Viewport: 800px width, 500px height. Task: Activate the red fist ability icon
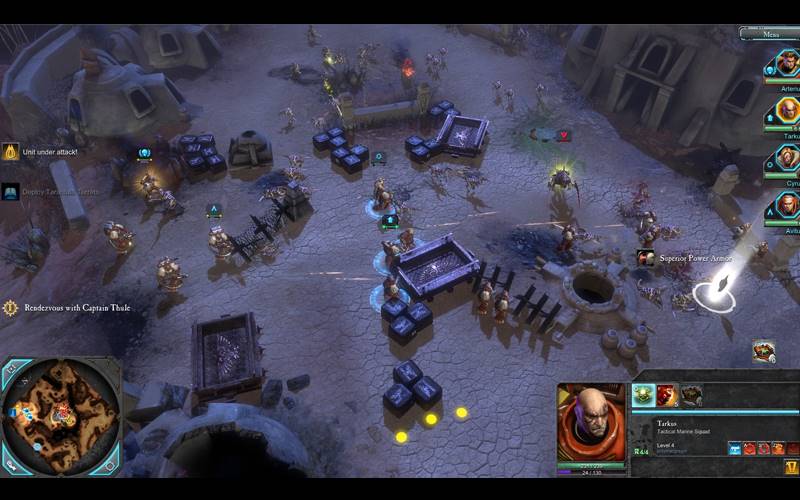click(668, 395)
